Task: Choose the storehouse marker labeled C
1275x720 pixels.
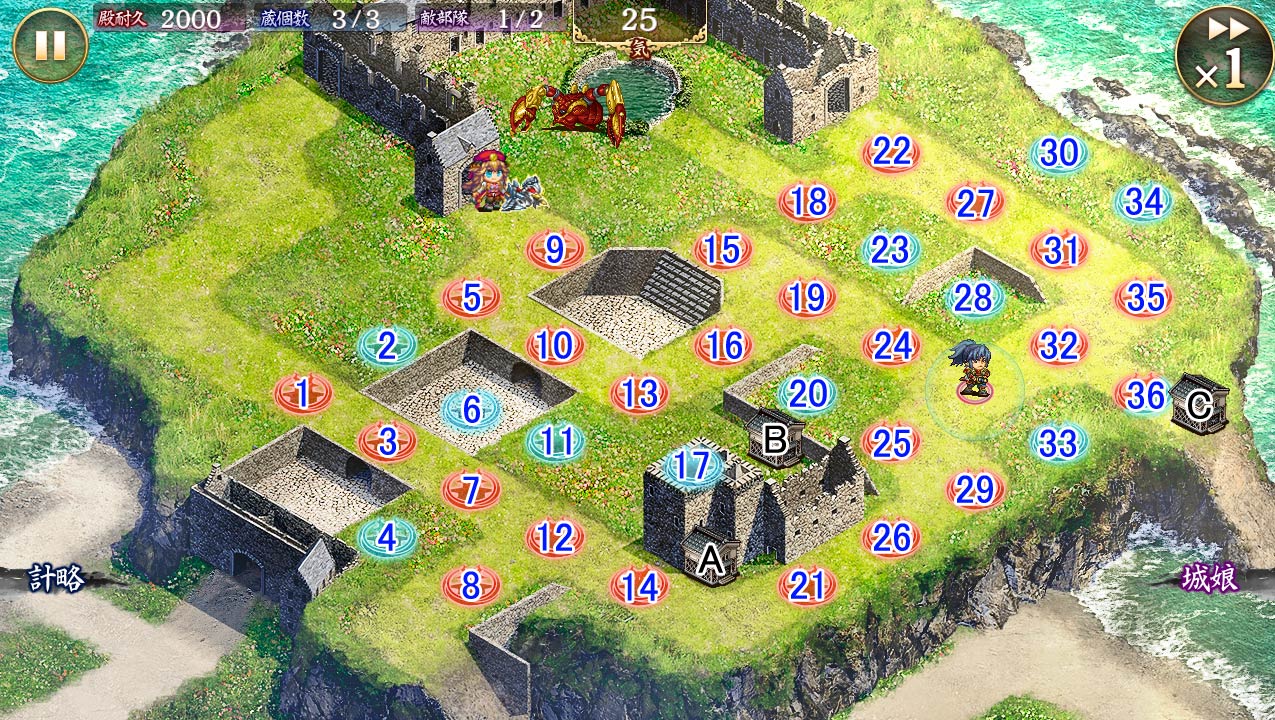Action: (1199, 405)
